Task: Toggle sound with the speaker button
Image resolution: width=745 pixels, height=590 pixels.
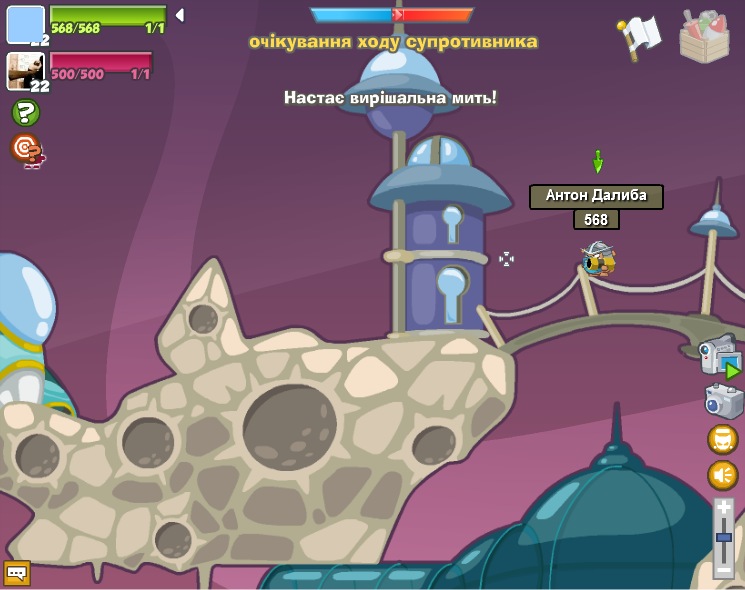Action: [723, 475]
